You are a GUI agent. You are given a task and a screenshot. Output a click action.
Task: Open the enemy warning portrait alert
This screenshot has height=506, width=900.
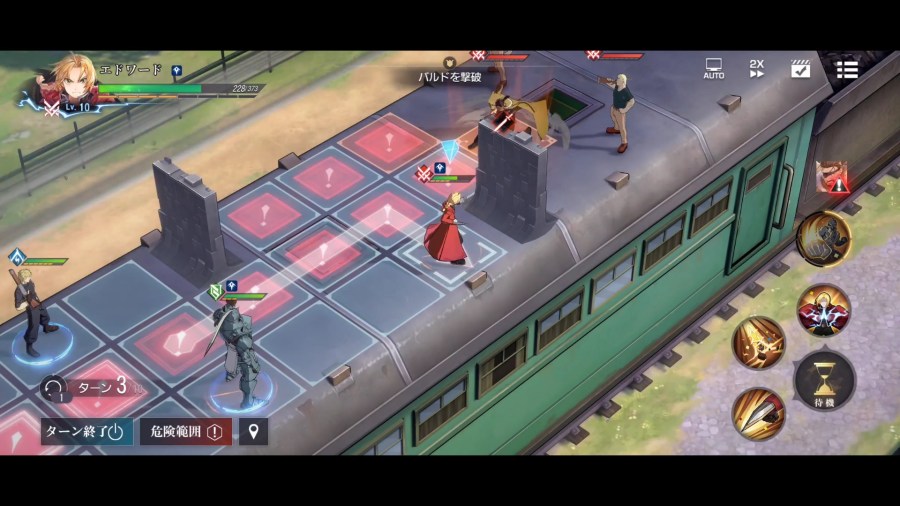click(832, 177)
